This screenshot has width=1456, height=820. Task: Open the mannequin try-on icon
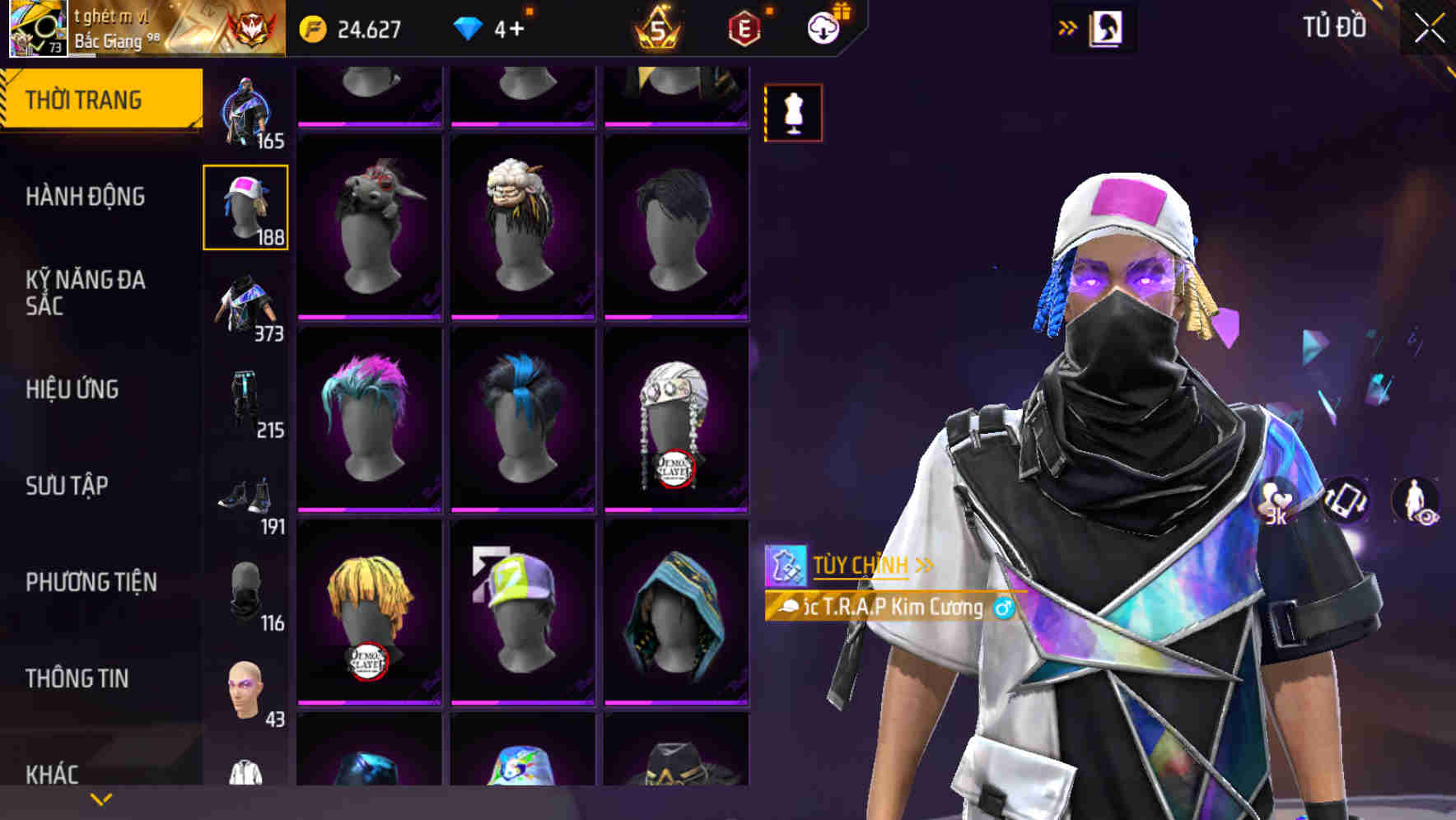tap(793, 113)
